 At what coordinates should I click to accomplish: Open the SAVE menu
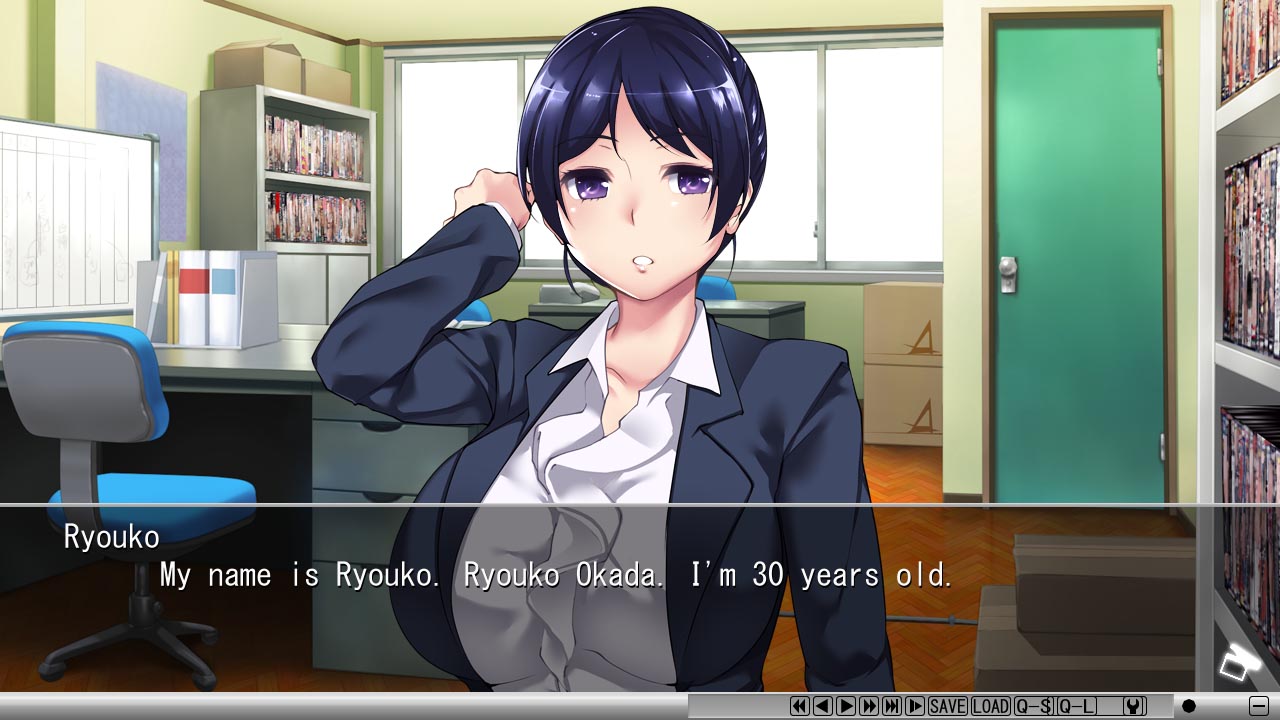pos(948,706)
